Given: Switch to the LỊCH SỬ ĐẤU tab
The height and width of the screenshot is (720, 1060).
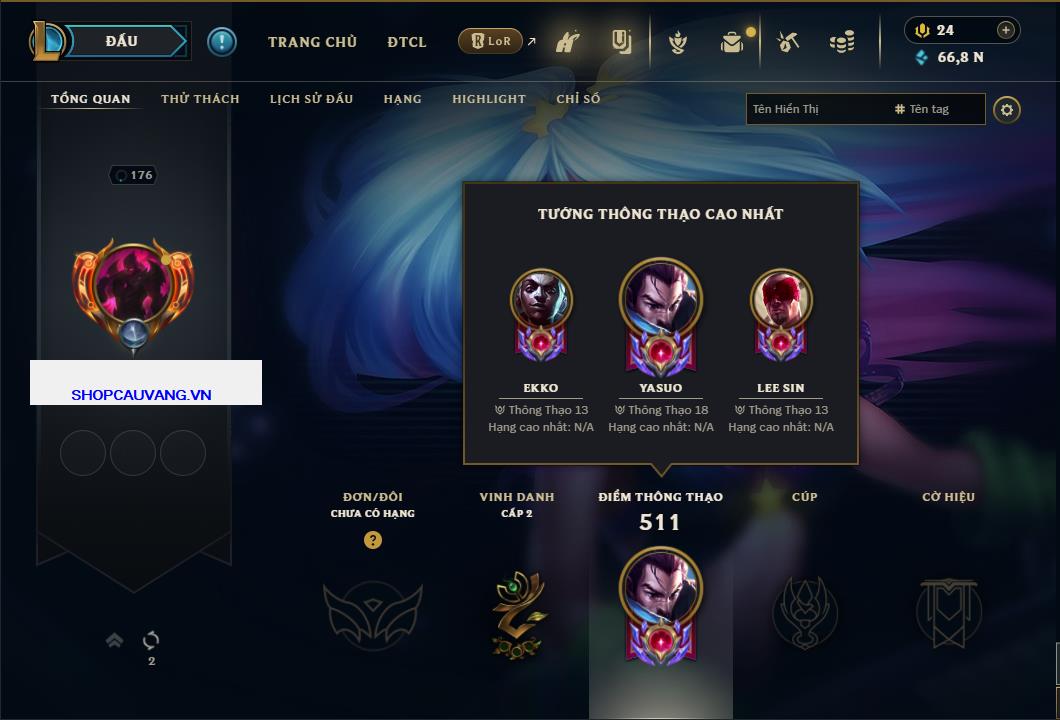Looking at the screenshot, I should click(x=311, y=99).
